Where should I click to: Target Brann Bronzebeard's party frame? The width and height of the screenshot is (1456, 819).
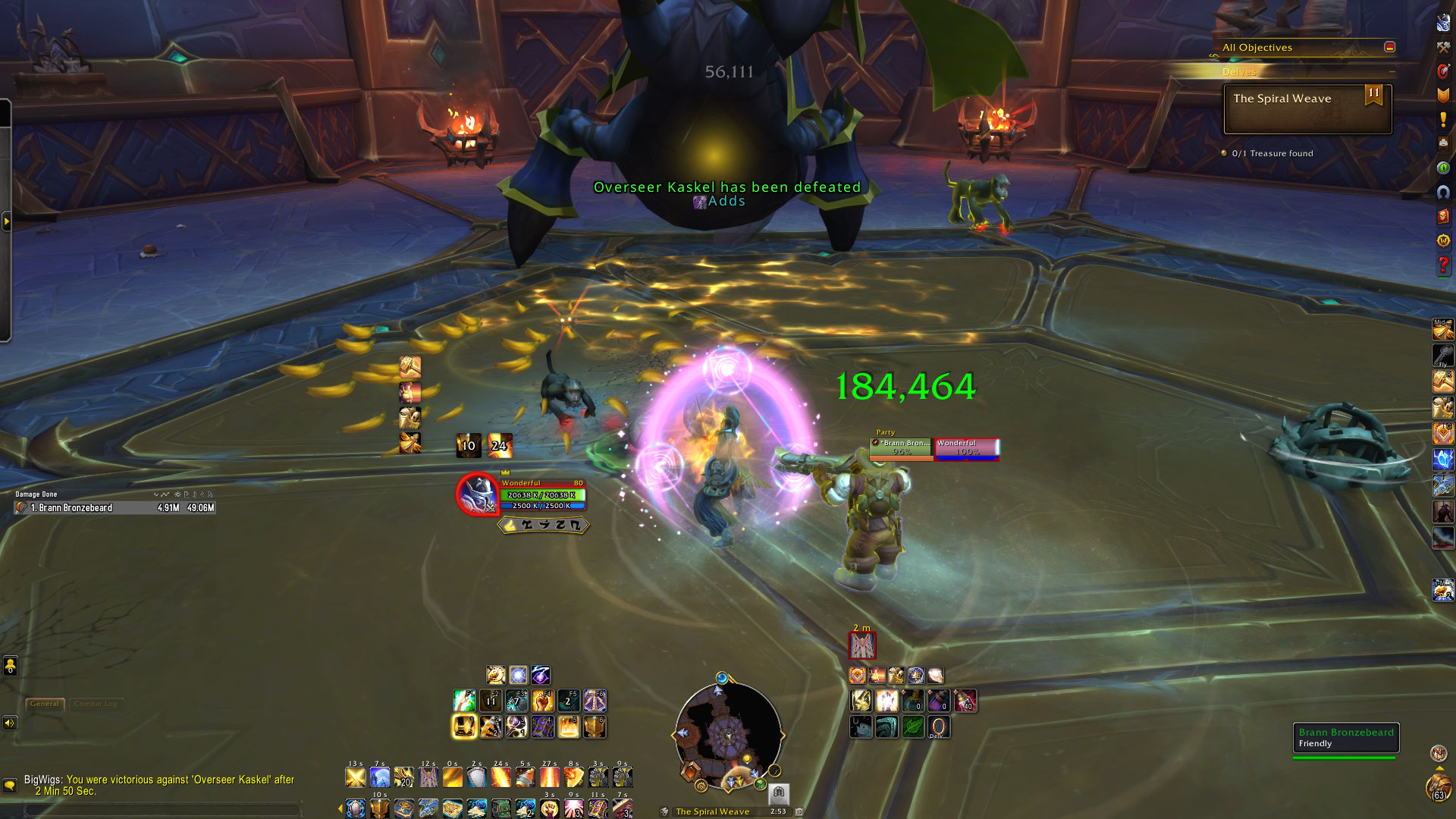click(x=901, y=447)
